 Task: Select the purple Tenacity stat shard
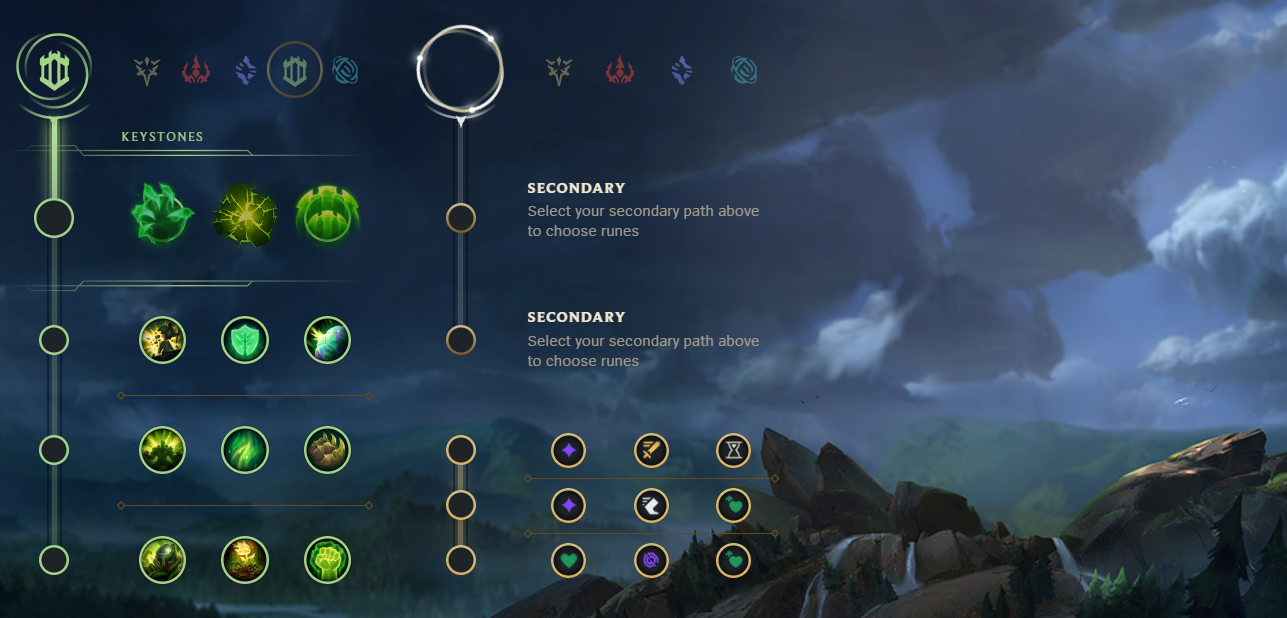click(651, 560)
